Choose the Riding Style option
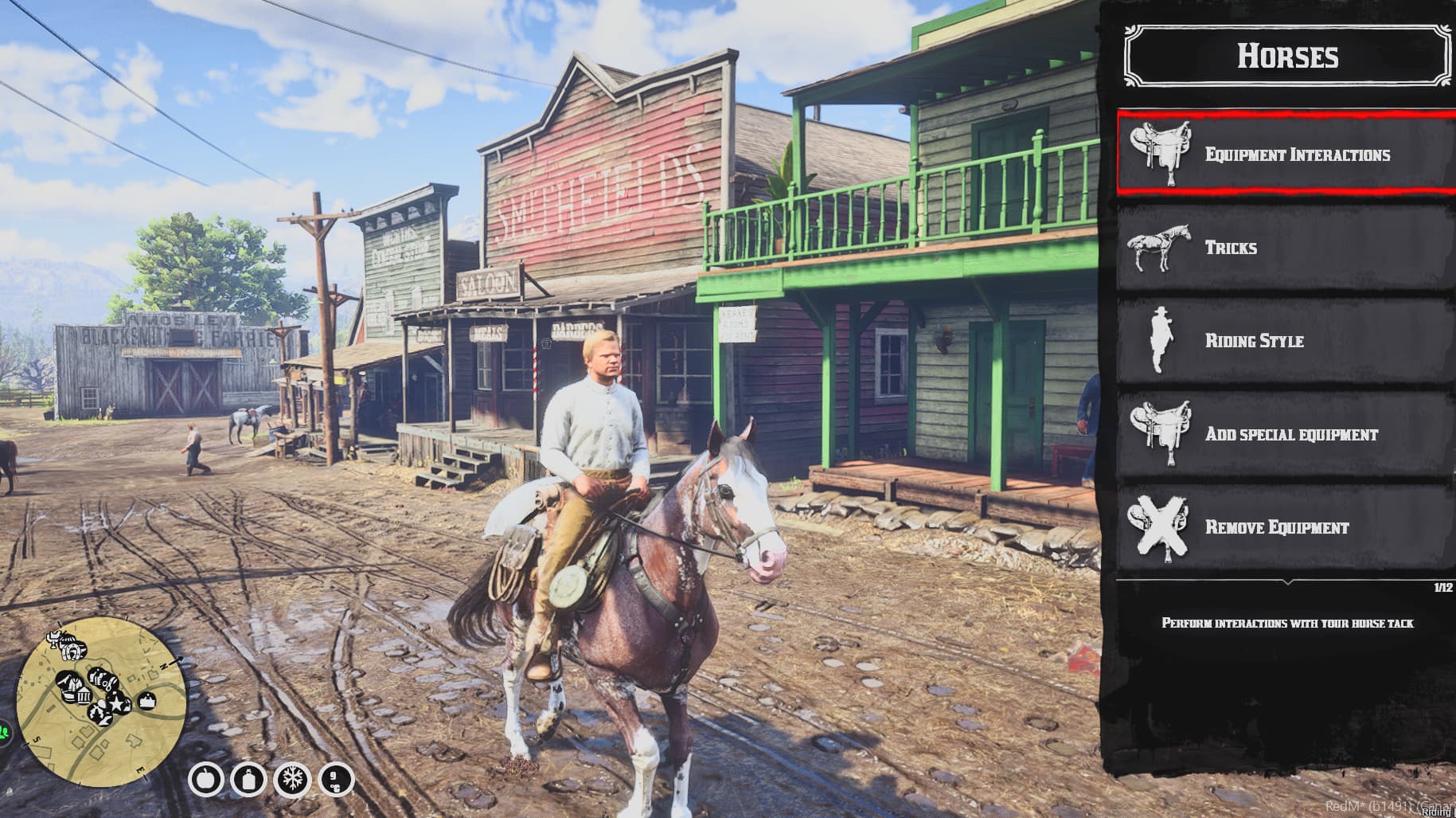1456x818 pixels. (x=1286, y=341)
